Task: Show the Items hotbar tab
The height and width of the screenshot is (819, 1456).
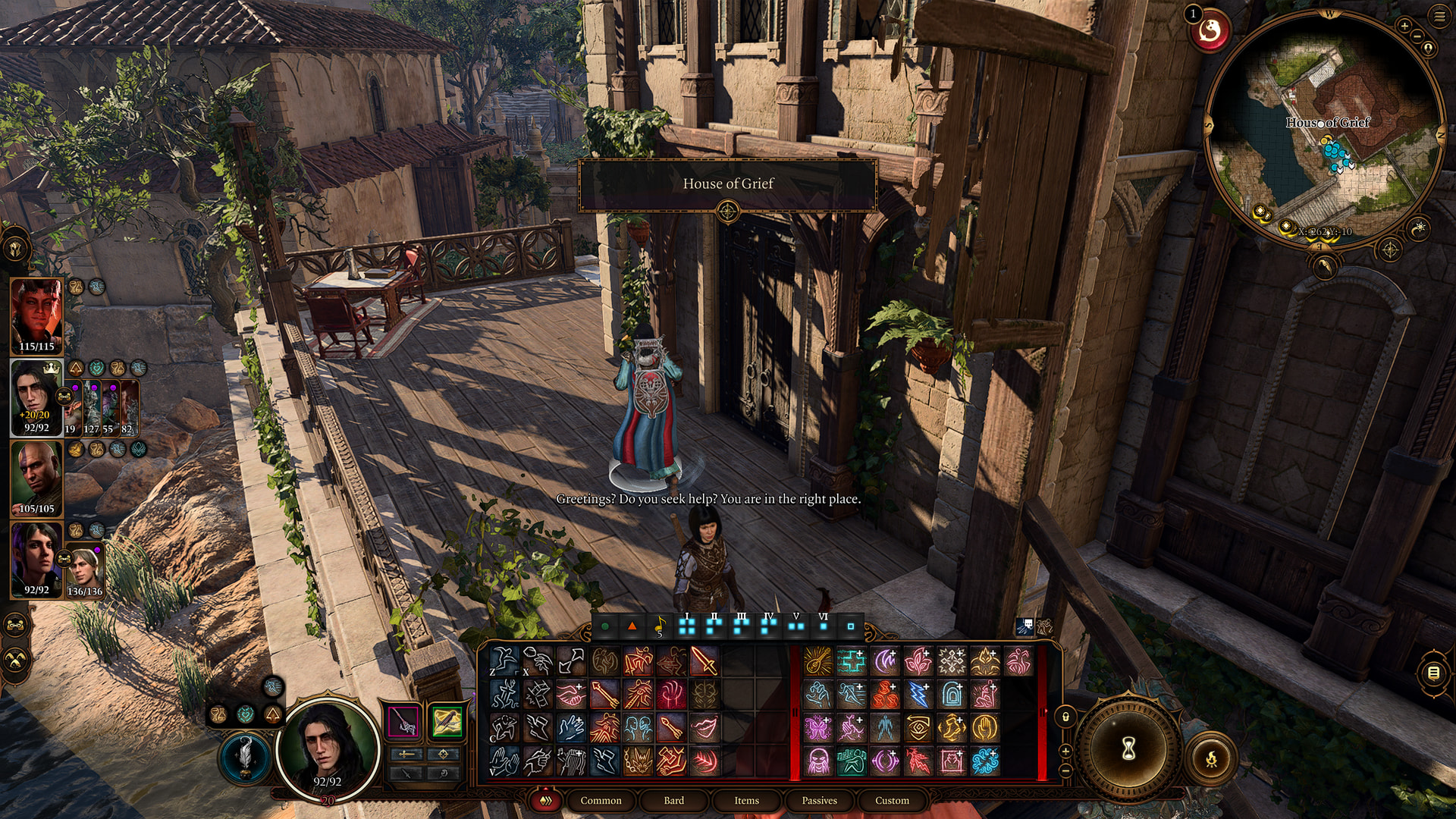Action: click(746, 800)
